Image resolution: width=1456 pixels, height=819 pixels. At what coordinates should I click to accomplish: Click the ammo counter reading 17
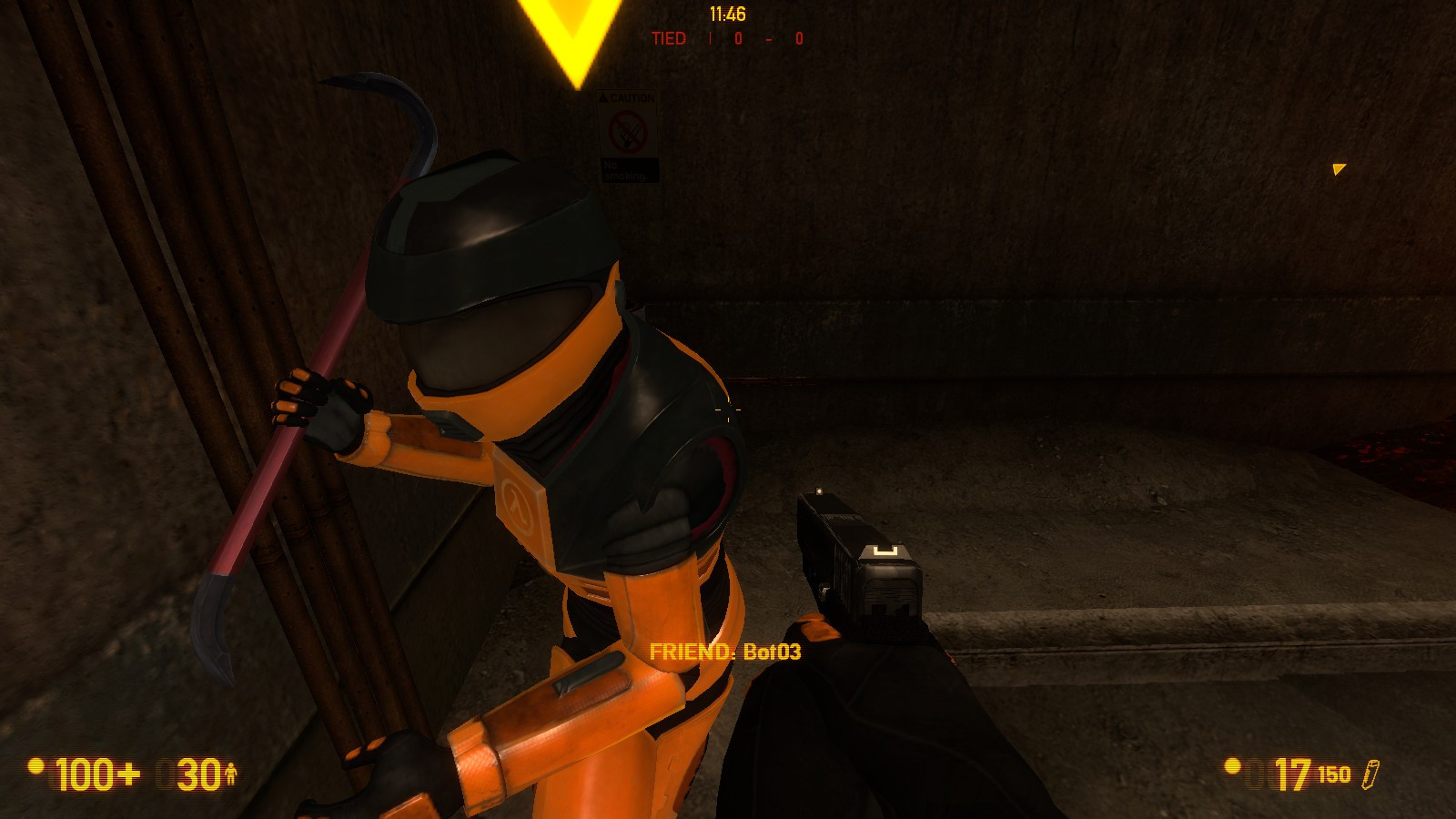pyautogui.click(x=1292, y=773)
